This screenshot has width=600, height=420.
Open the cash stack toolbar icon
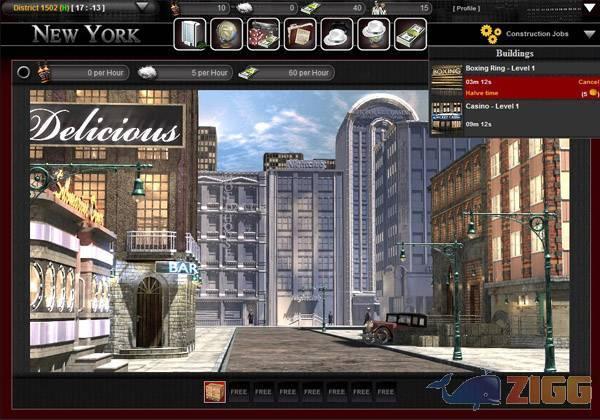[410, 34]
